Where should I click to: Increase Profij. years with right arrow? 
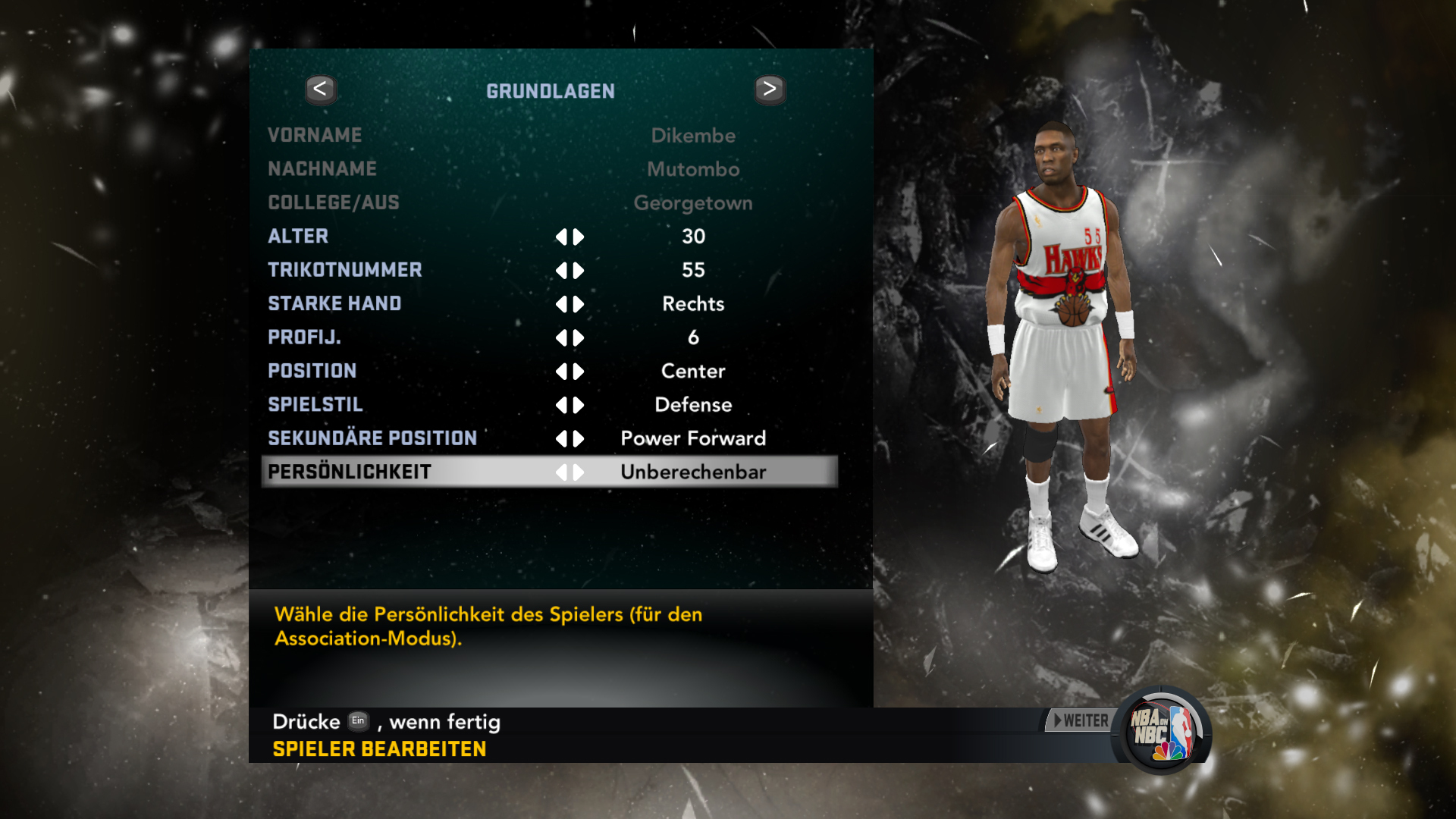pos(579,338)
